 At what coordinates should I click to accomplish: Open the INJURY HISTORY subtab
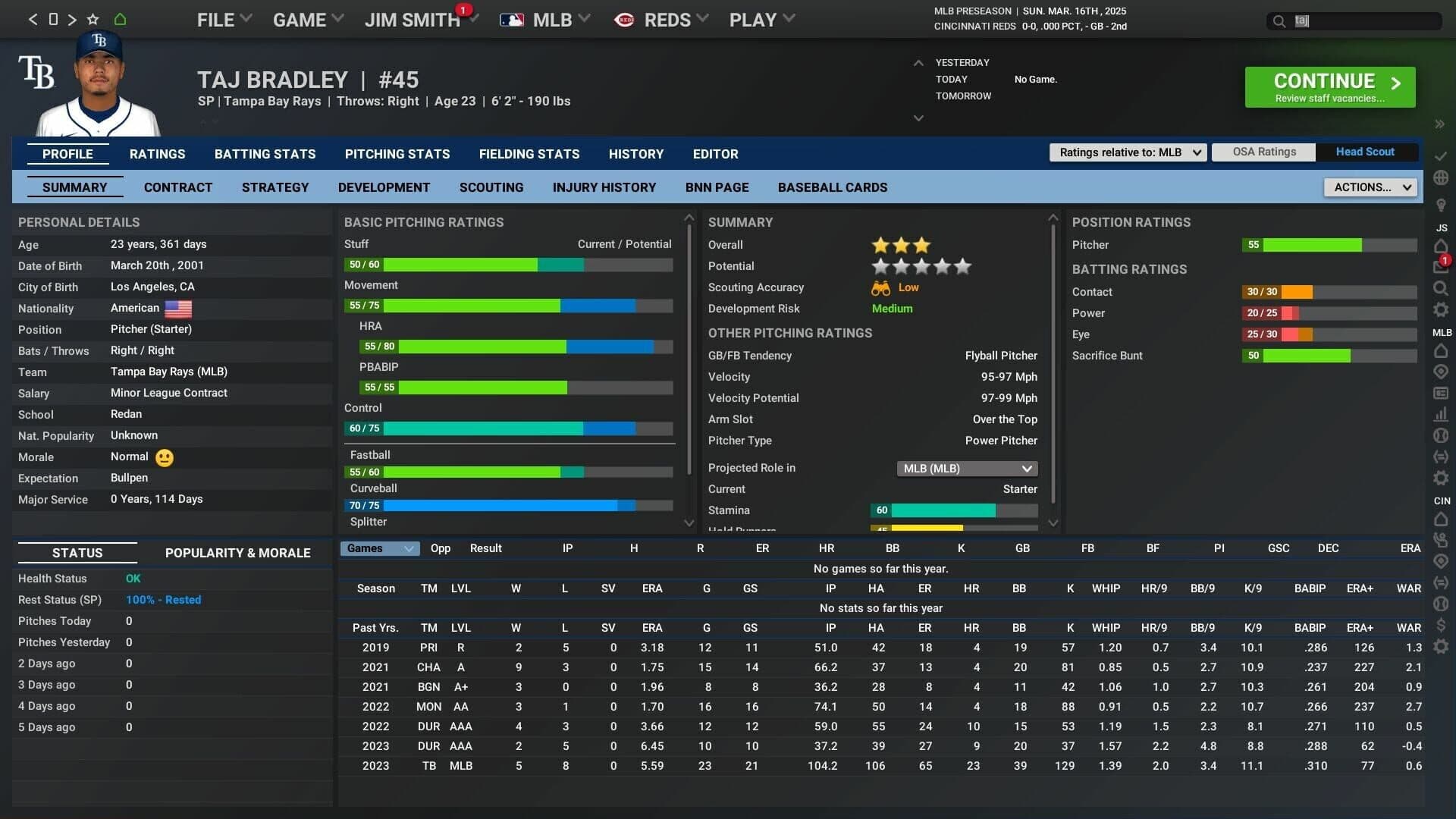tap(604, 187)
